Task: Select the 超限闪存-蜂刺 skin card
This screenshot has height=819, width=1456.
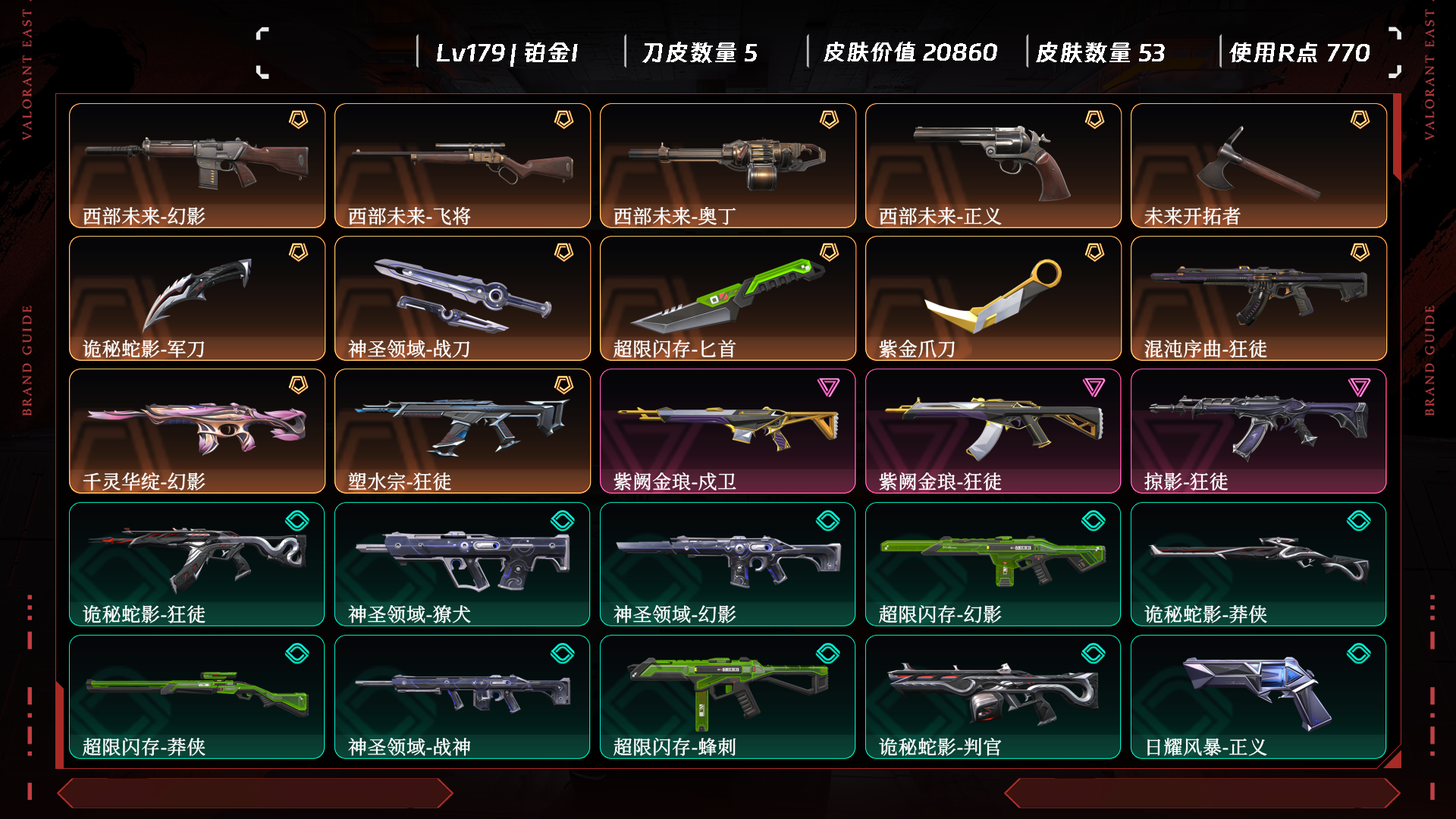Action: (728, 696)
